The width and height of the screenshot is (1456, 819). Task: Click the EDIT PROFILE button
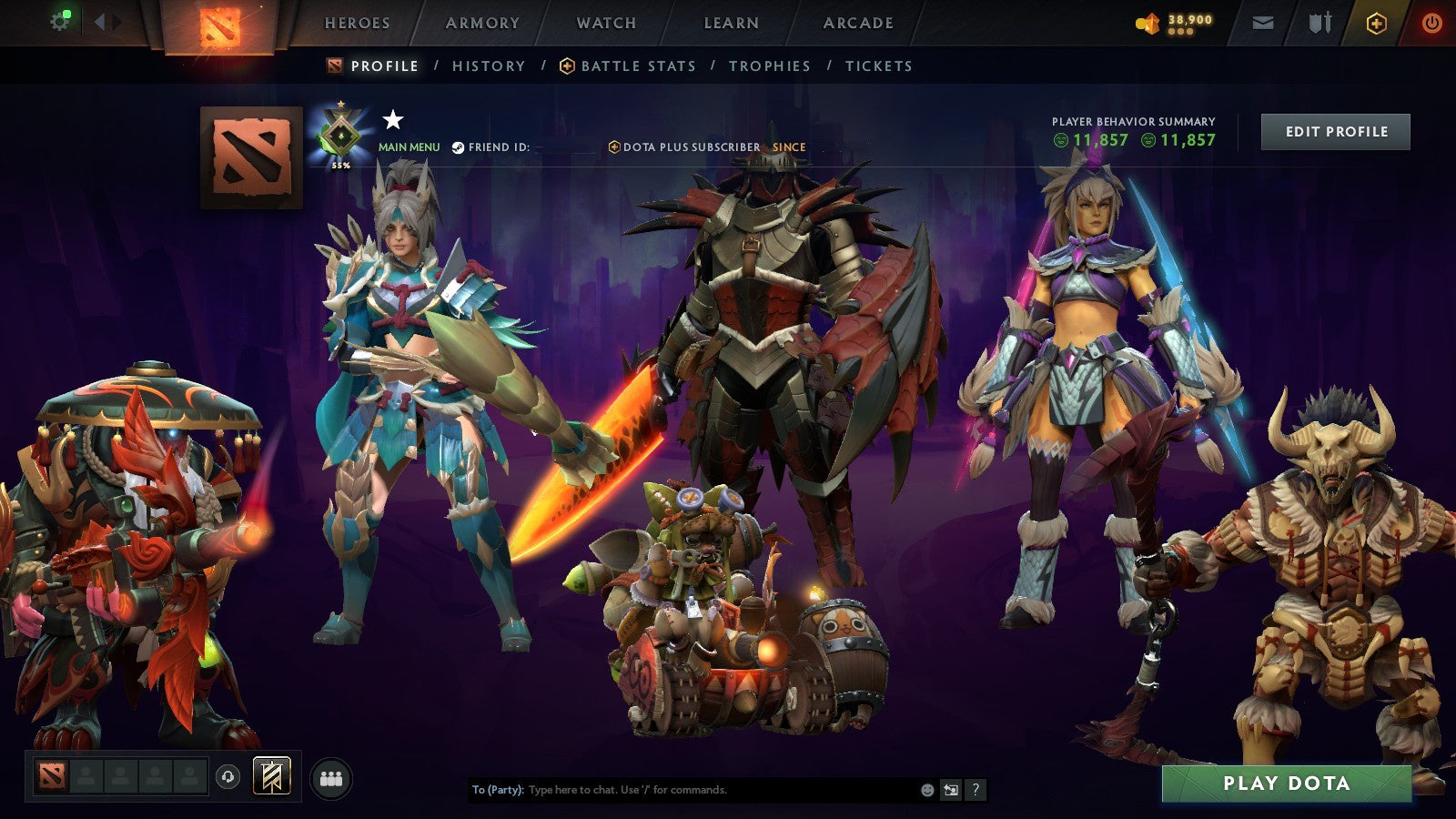click(1334, 131)
